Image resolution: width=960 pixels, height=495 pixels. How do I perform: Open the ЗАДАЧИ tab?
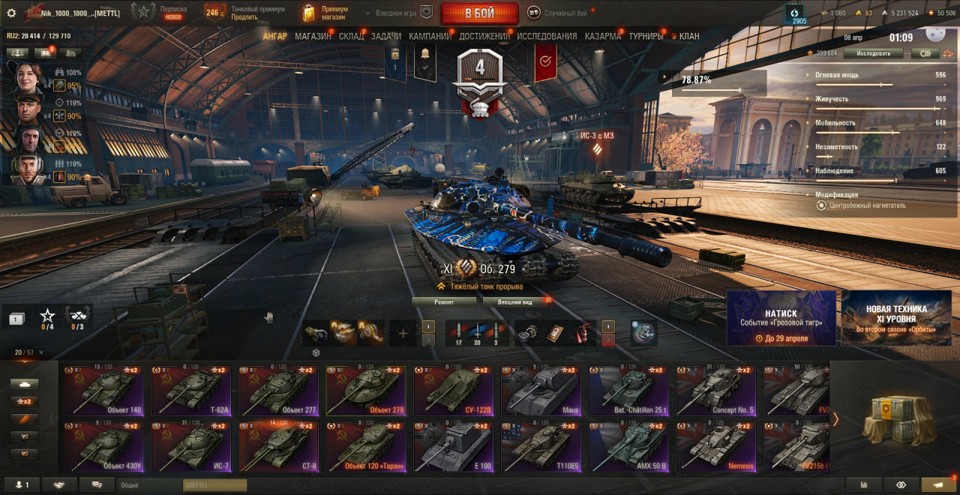pyautogui.click(x=386, y=36)
